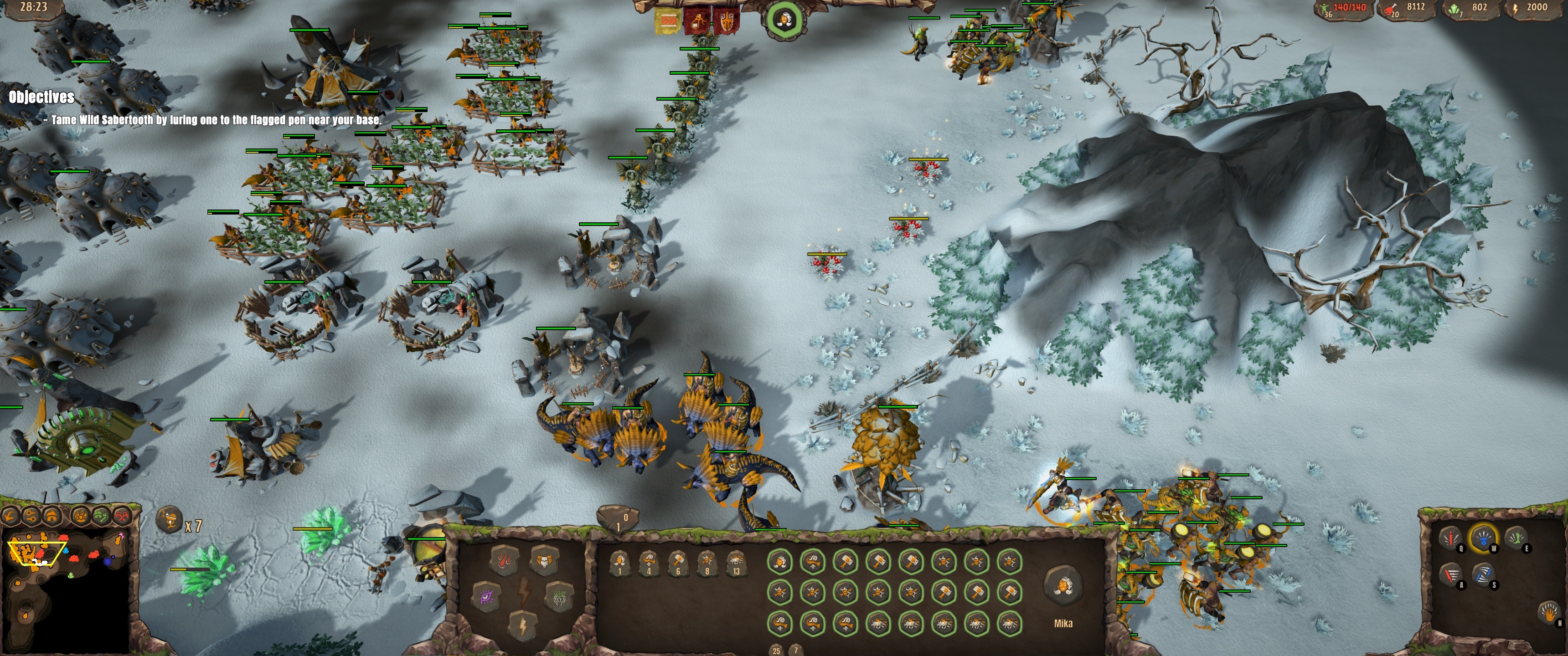Click the orange arrow button above minimap
Screen dimensions: 1568x656
tap(10, 517)
